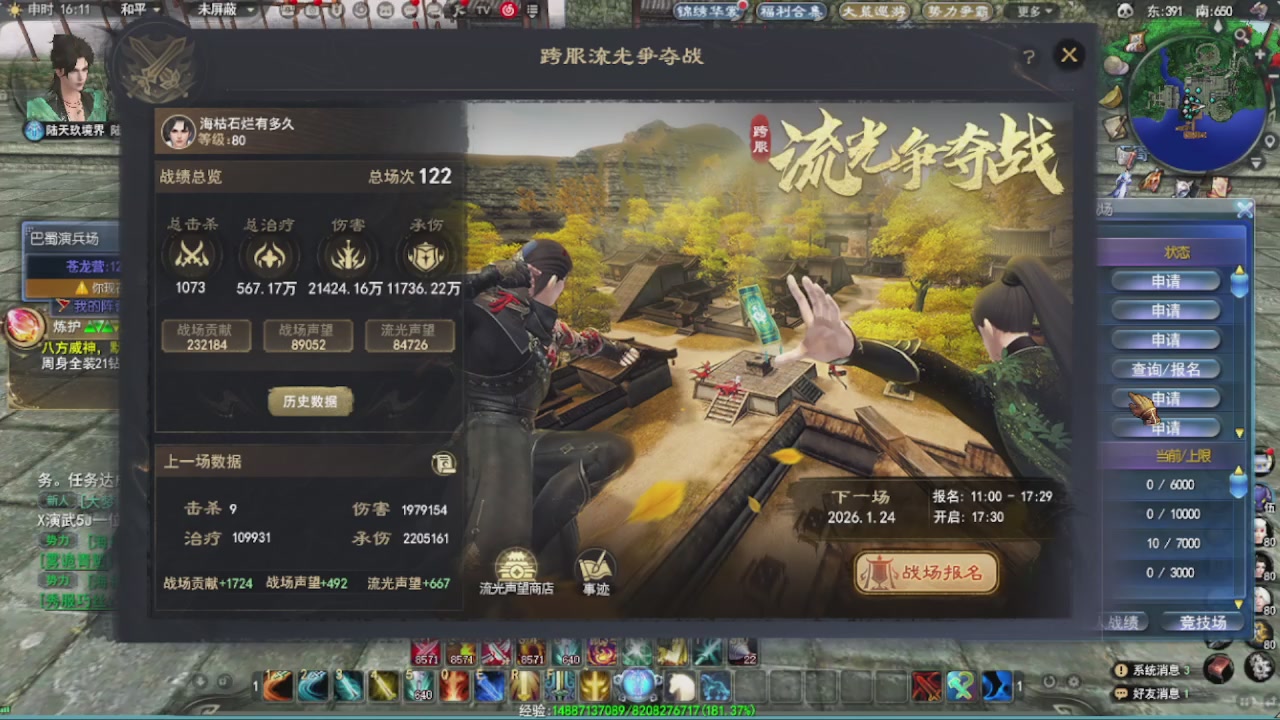
Task: Click the green experience progress bar
Action: pyautogui.click(x=640, y=714)
